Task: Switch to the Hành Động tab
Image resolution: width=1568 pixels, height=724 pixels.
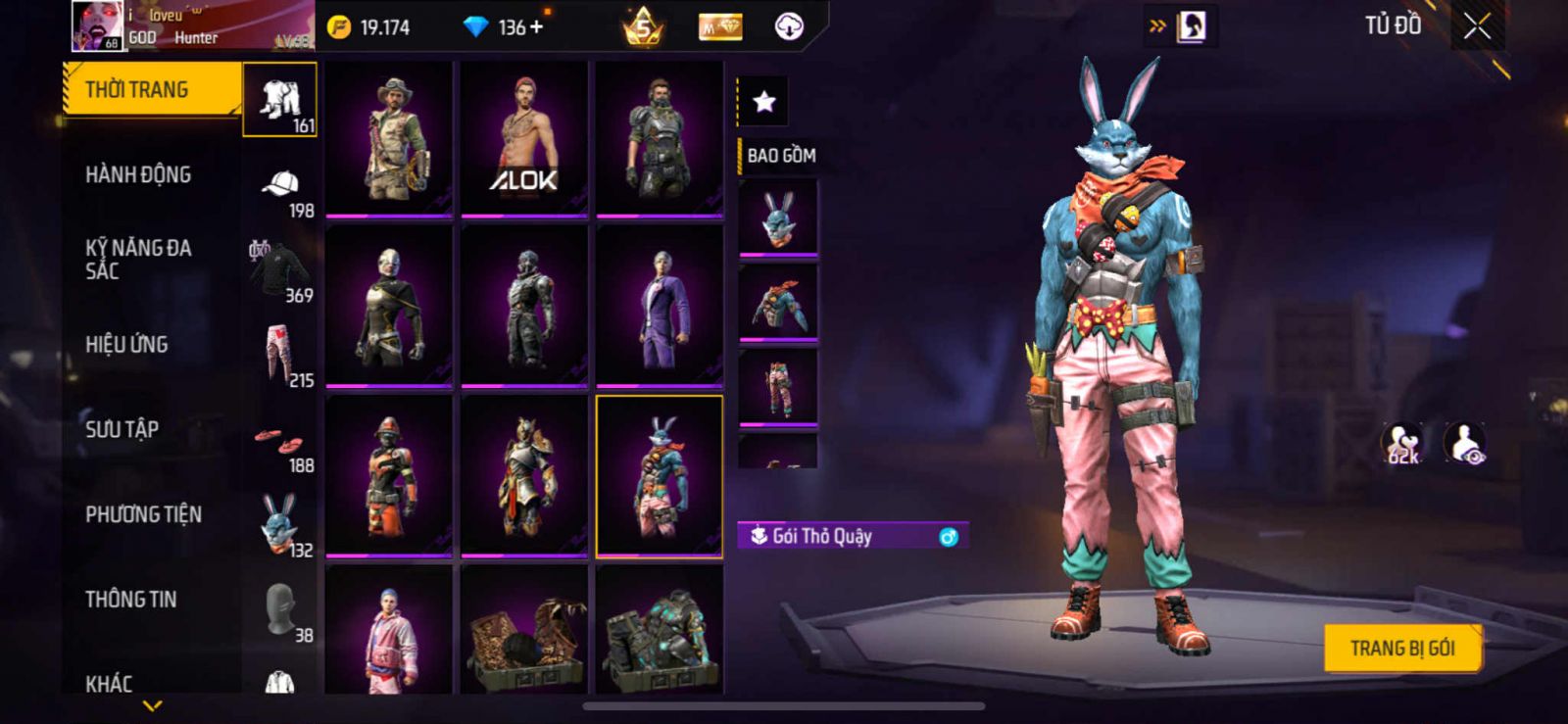Action: [138, 175]
